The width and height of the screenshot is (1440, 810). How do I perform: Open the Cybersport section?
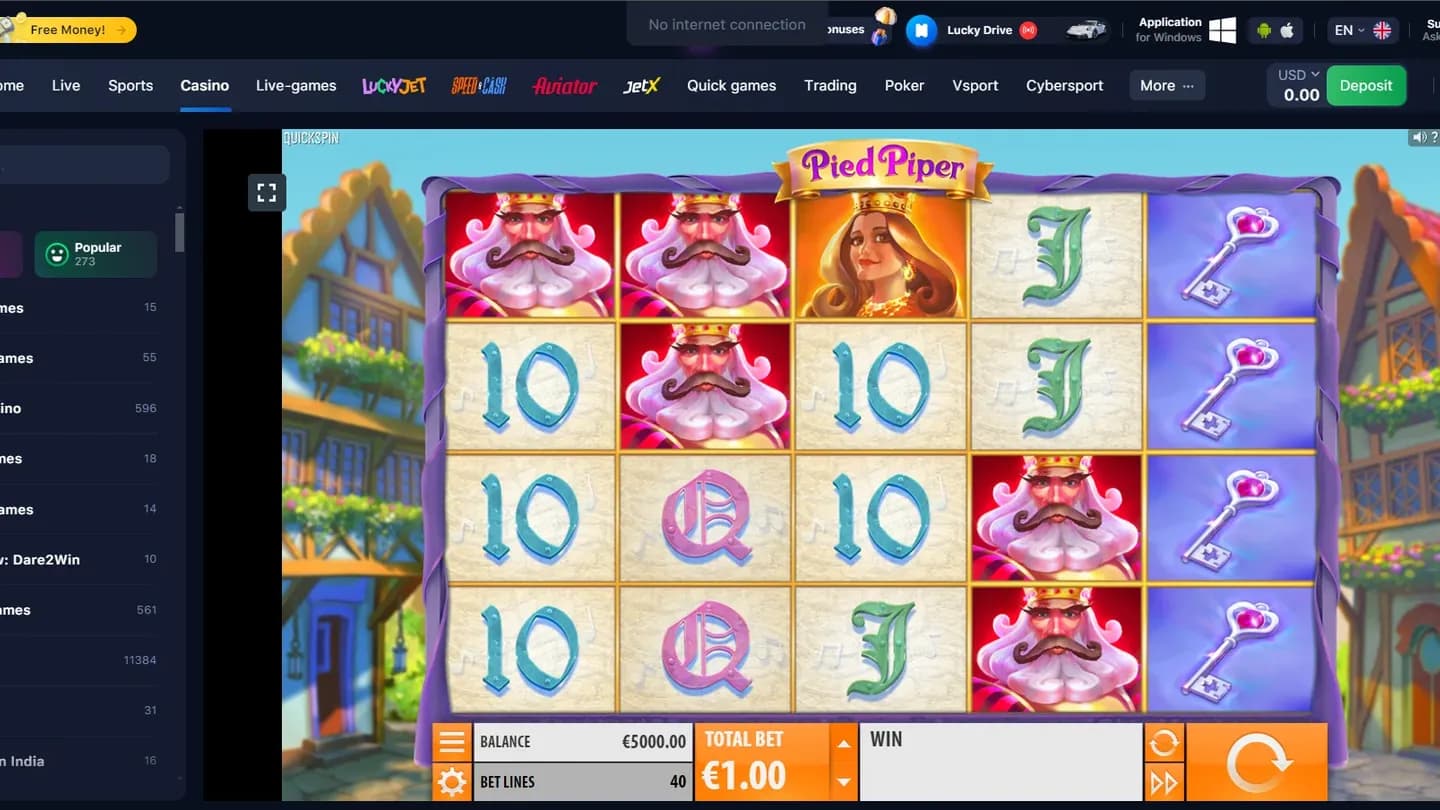(1064, 85)
